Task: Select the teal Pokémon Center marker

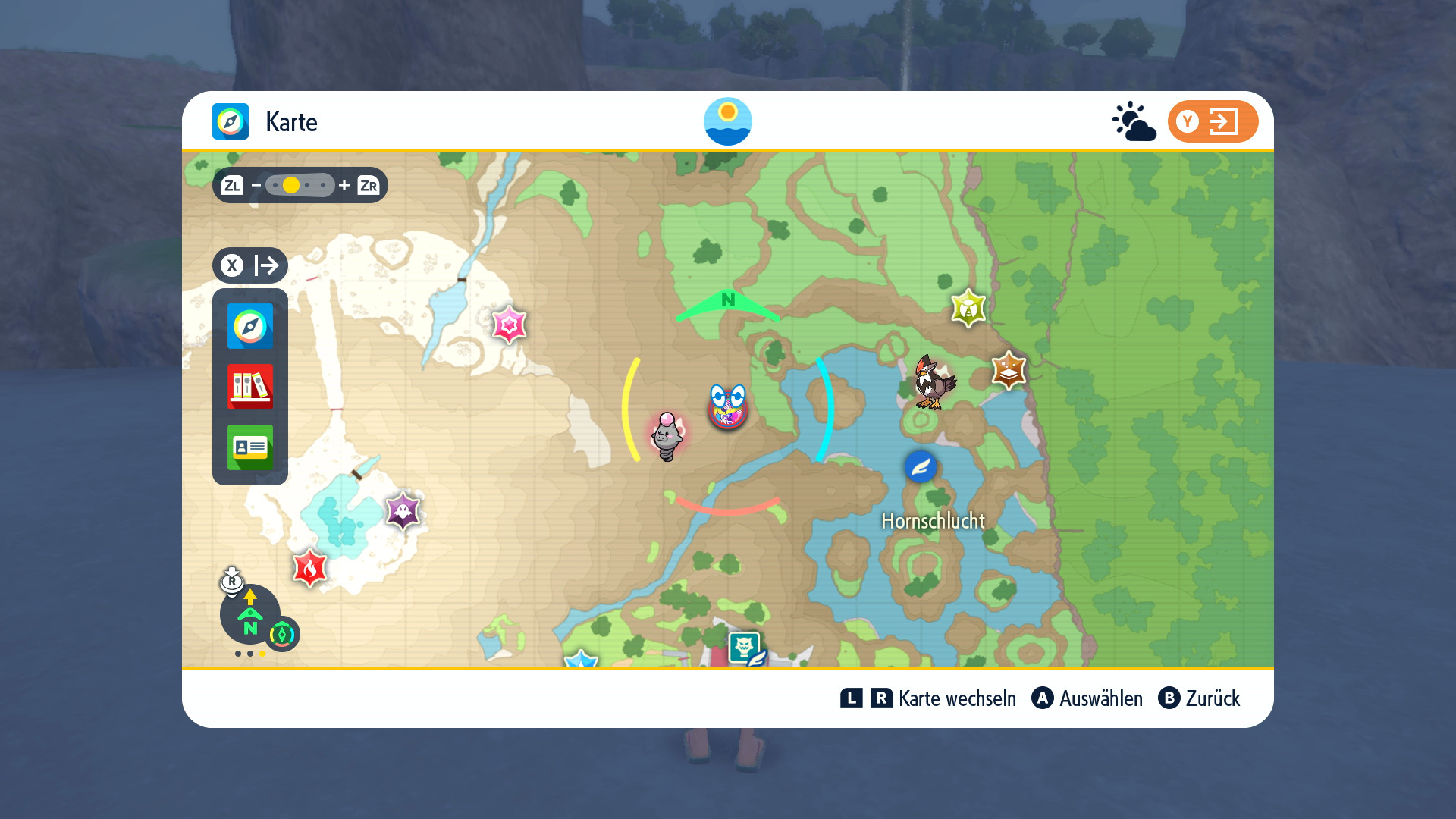Action: click(x=745, y=648)
